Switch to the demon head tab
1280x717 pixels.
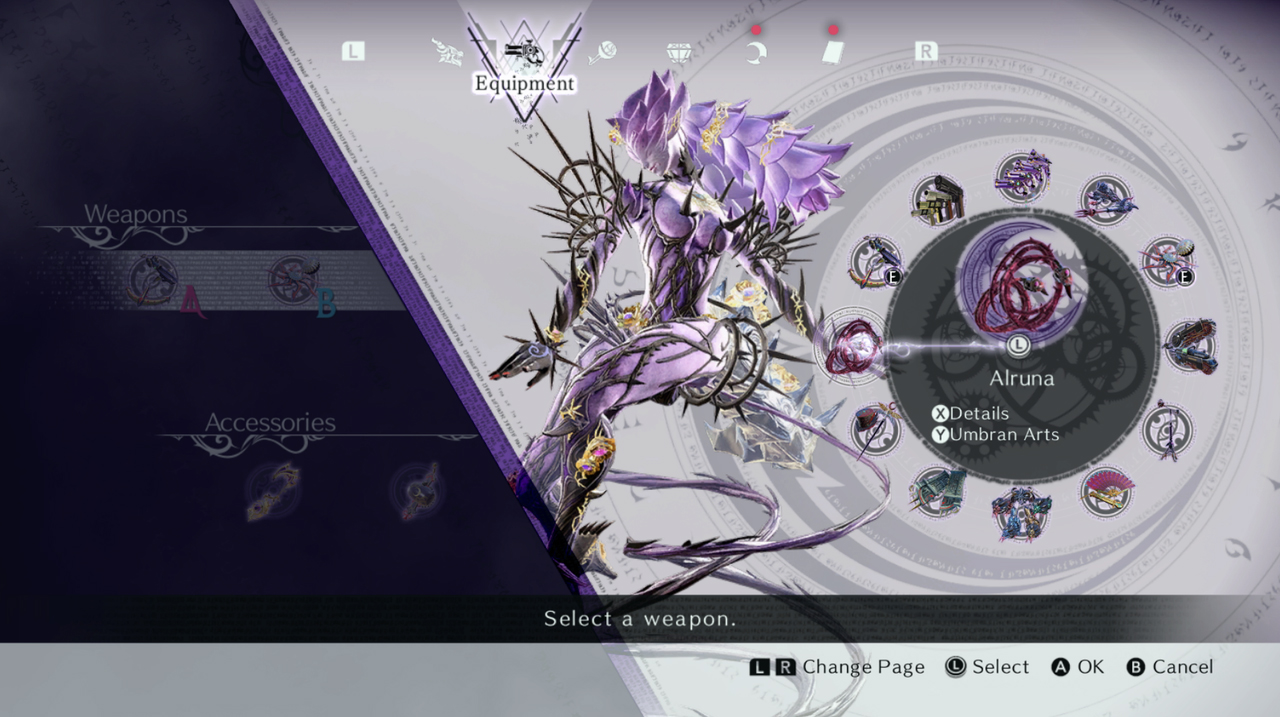tap(447, 52)
